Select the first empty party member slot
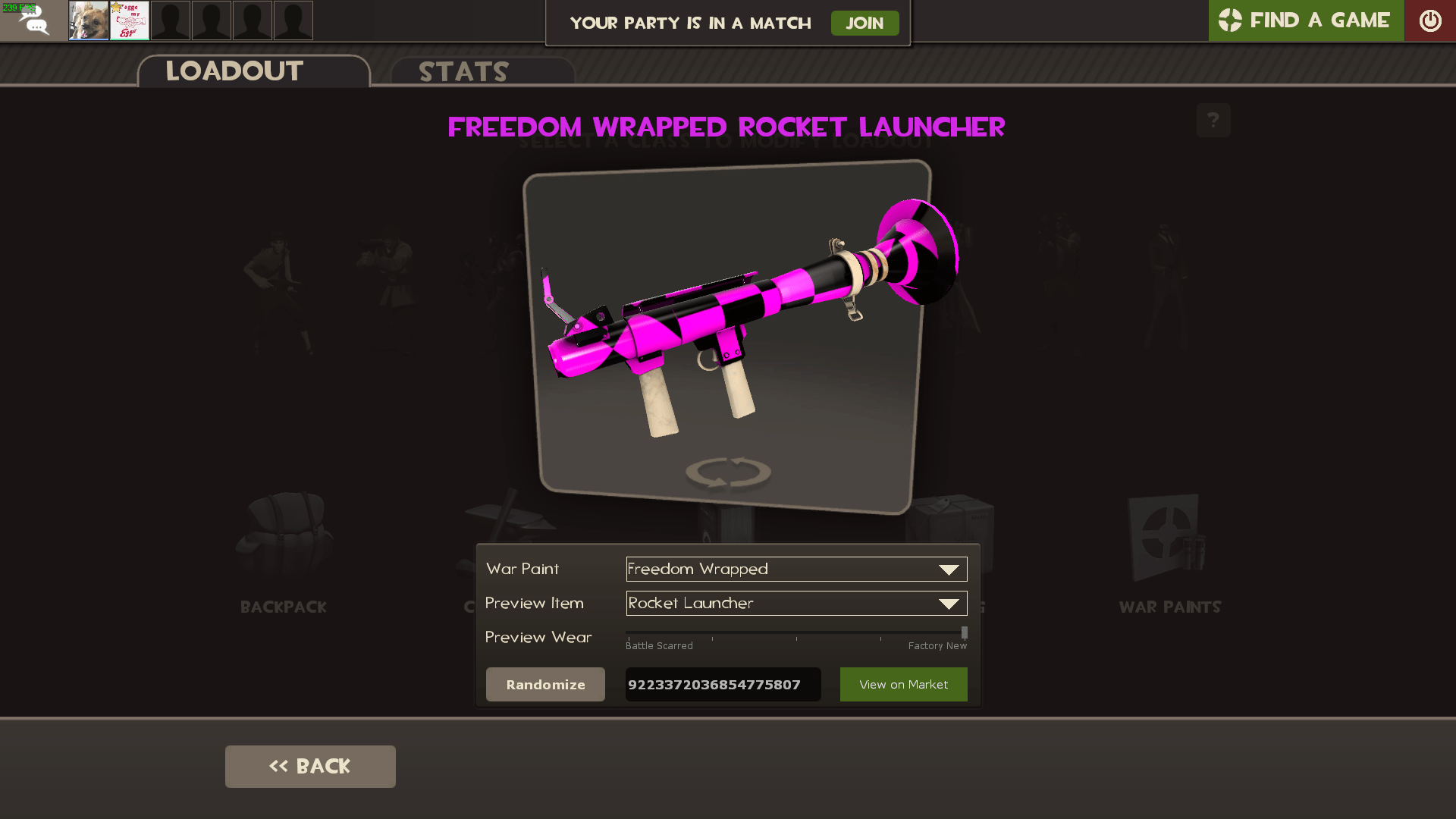 pyautogui.click(x=171, y=20)
